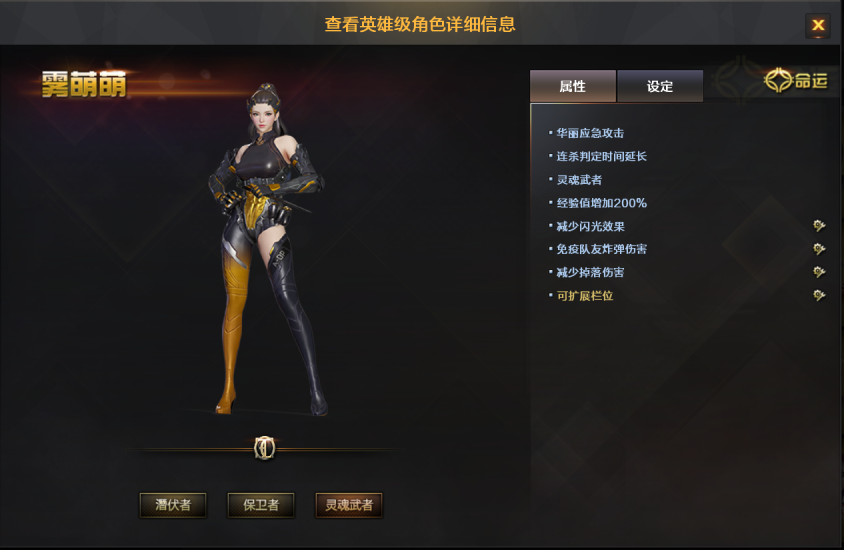Click the icon beside 免疫队友炸弹伤害

pos(819,249)
